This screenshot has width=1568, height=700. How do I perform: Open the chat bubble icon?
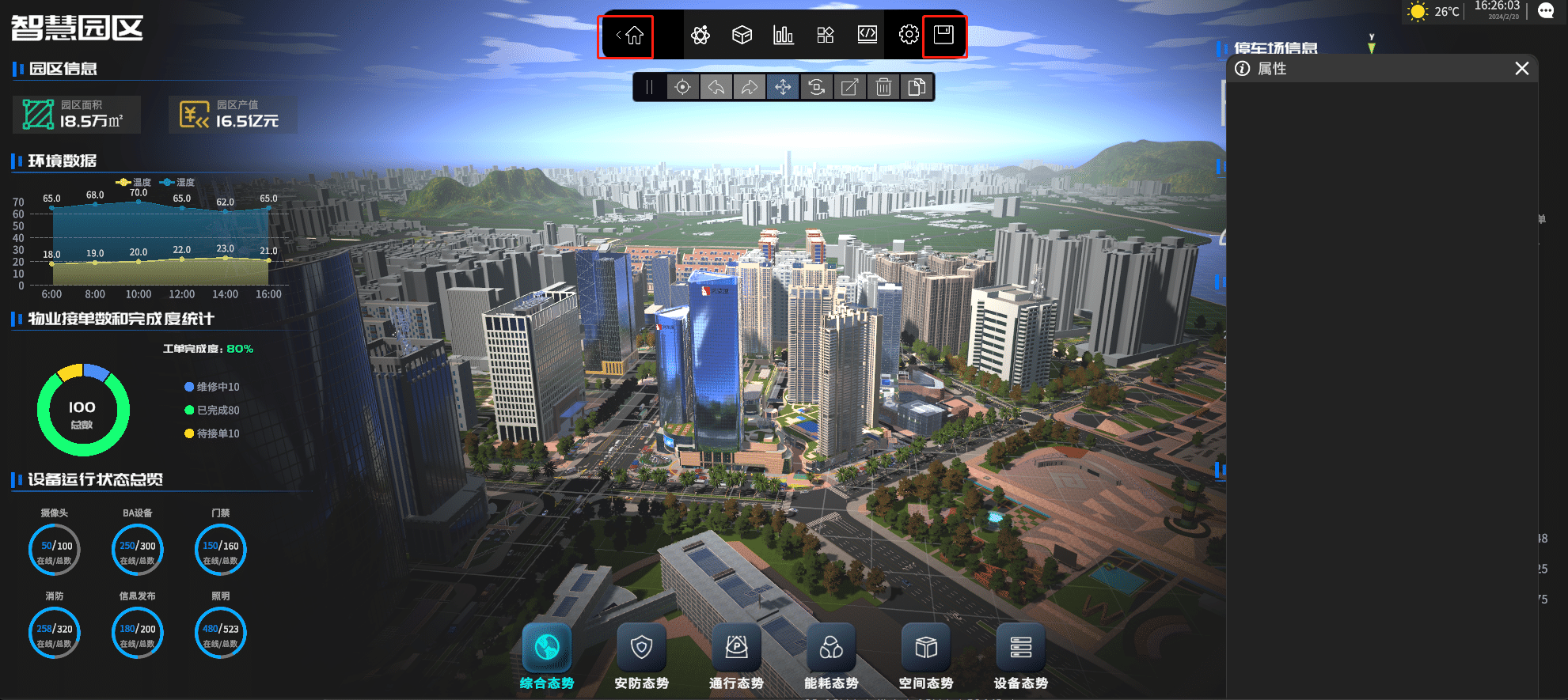(1546, 11)
